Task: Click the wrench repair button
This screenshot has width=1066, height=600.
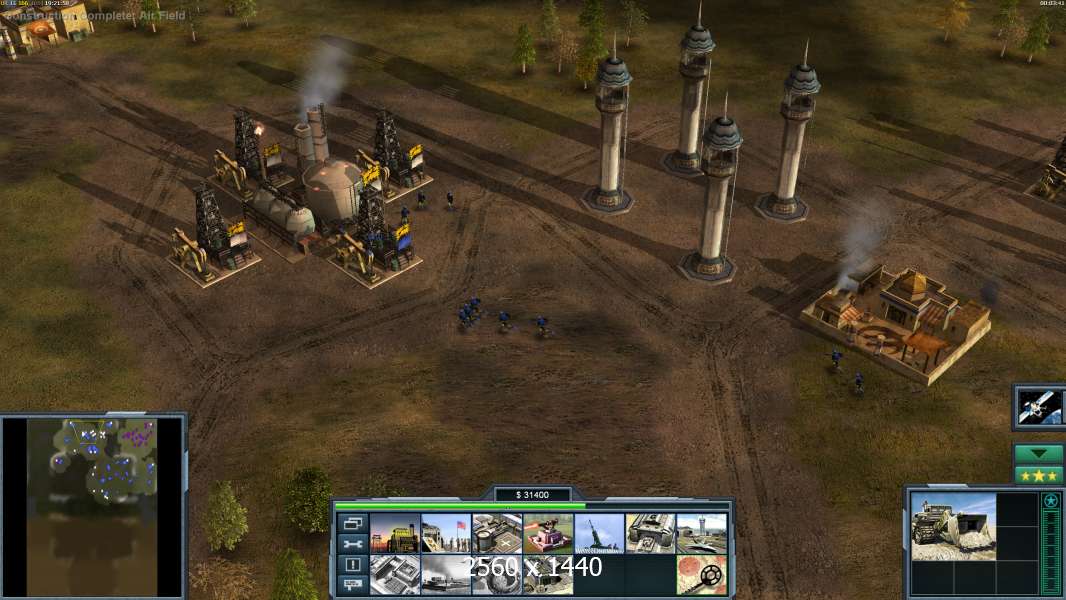Action: coord(352,544)
